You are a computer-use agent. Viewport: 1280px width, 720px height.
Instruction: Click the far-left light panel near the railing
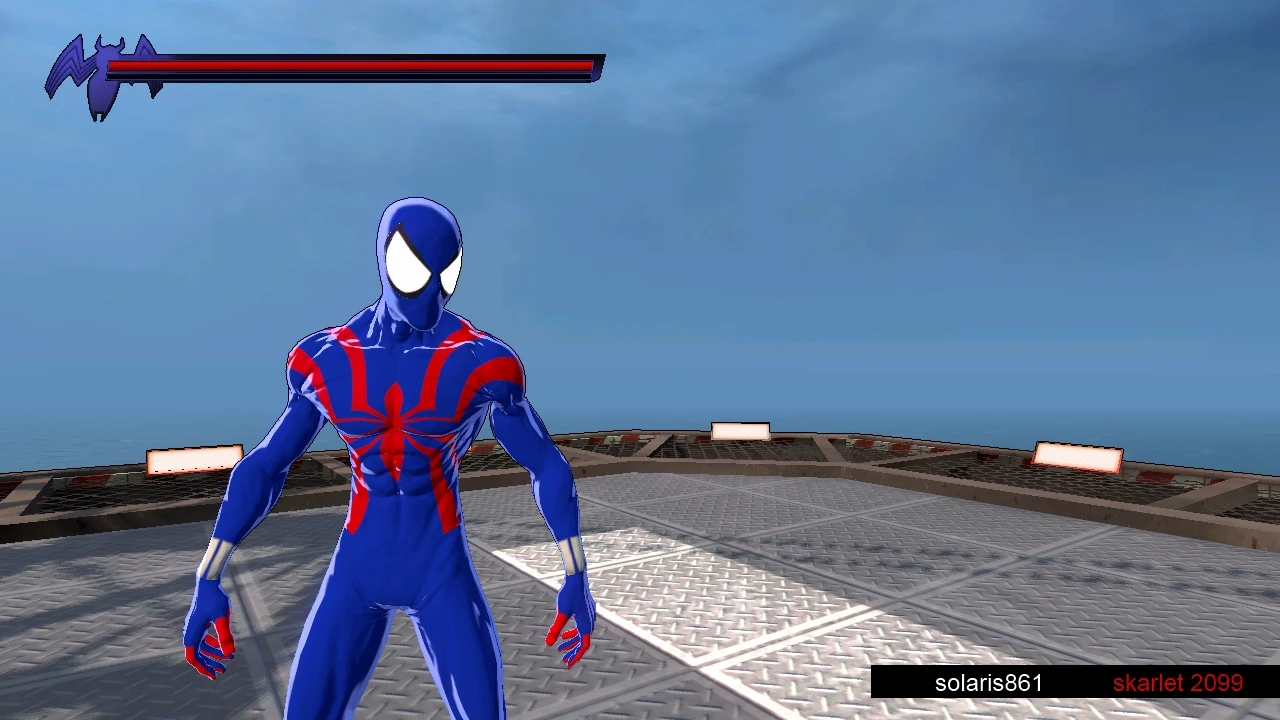[x=194, y=460]
